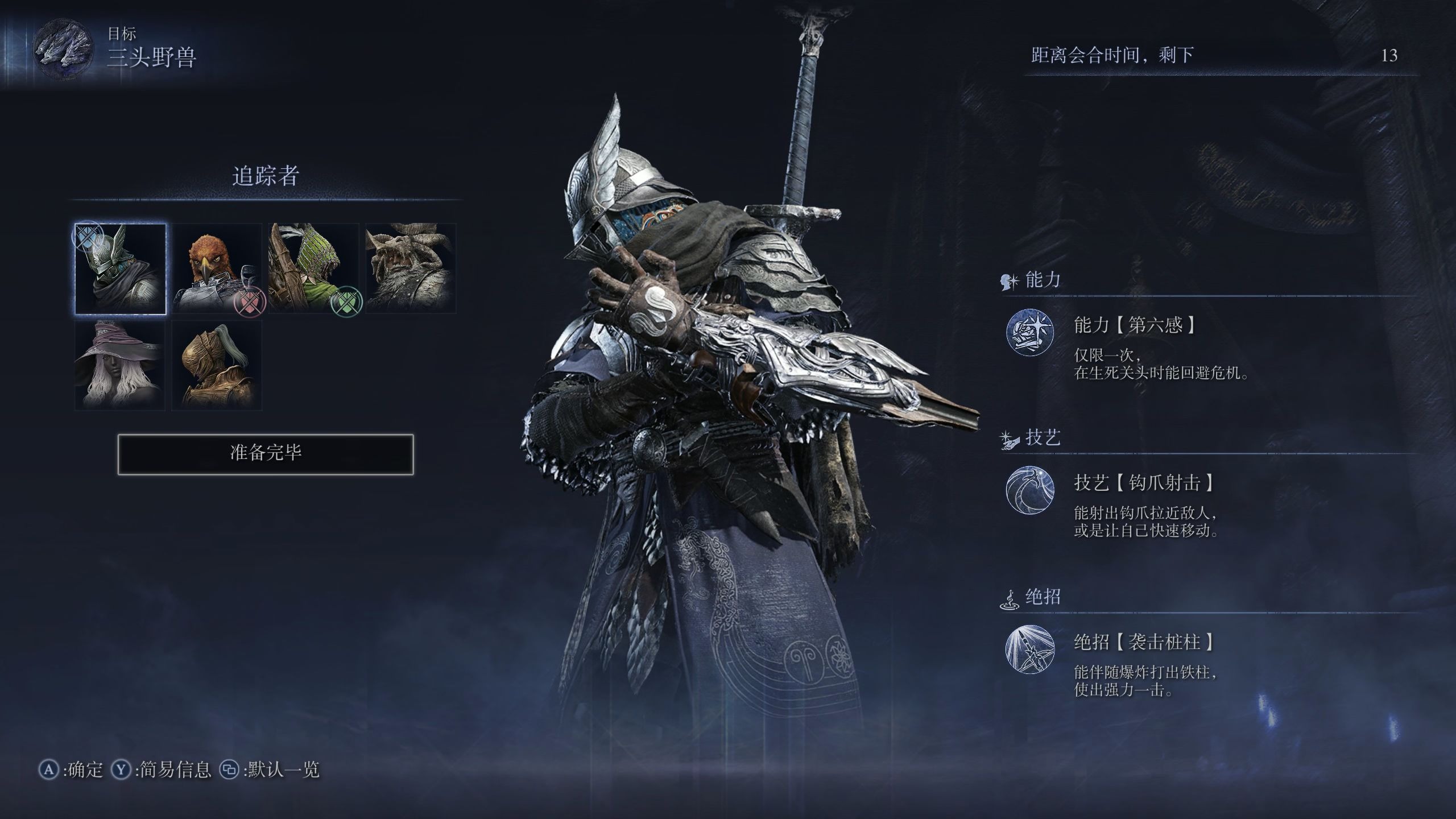Screen dimensions: 1456x819
Task: Confirm with the 准备完毕 button
Action: pos(266,454)
